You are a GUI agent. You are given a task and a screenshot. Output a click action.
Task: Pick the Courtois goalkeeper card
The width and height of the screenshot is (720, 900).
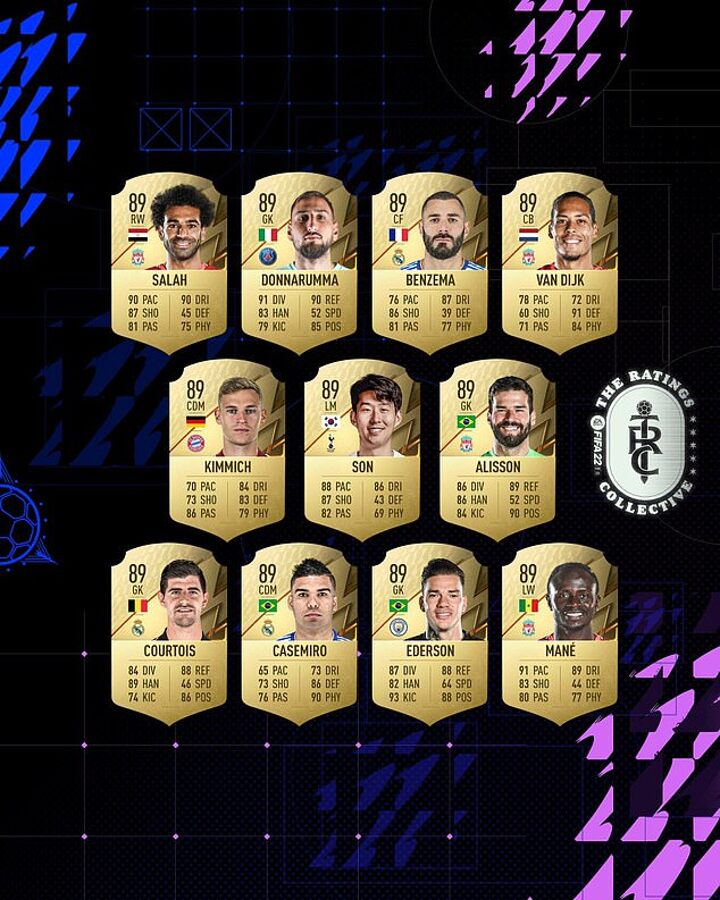pyautogui.click(x=169, y=633)
